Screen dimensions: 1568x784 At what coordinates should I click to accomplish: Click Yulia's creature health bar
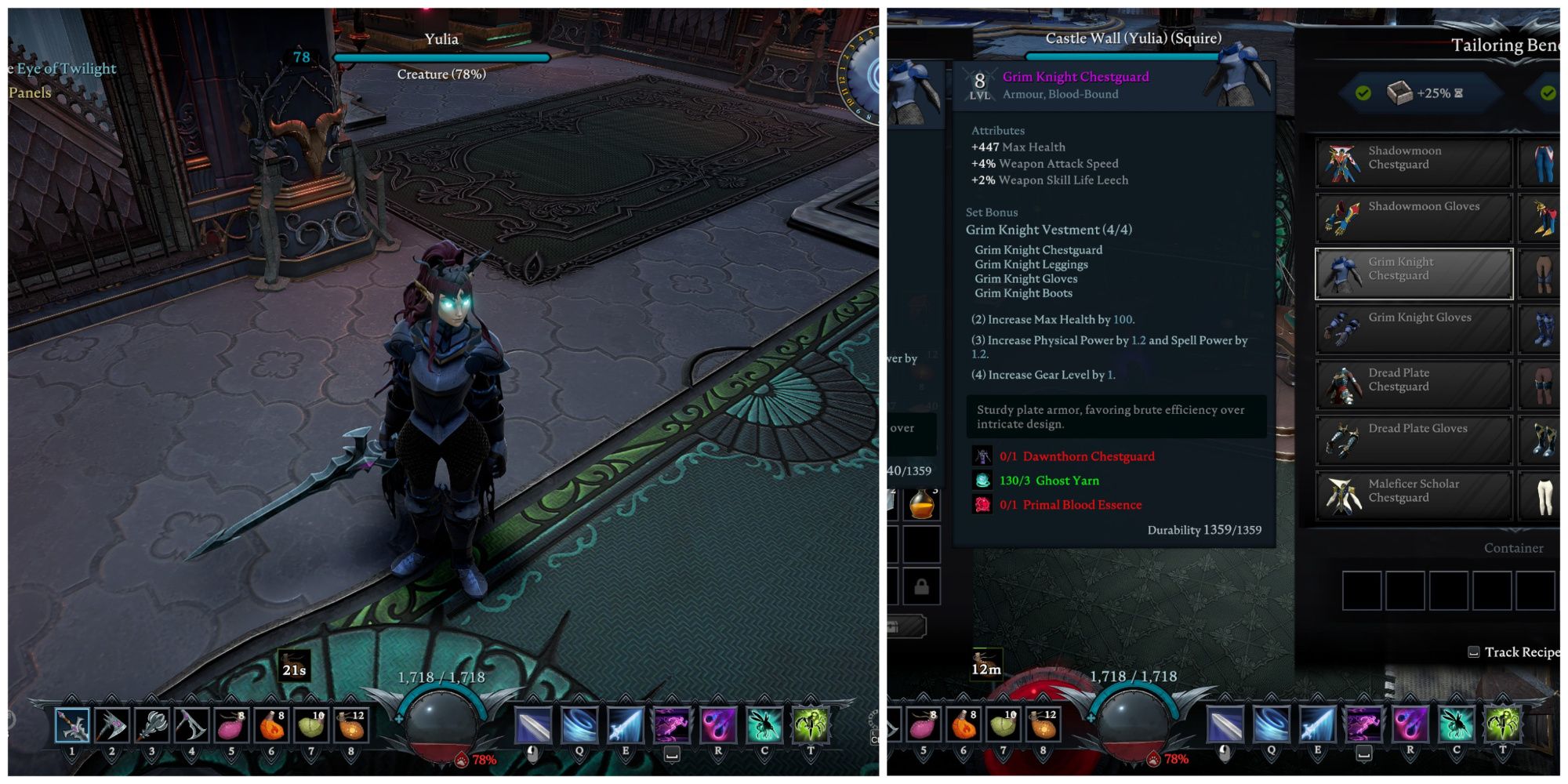click(x=443, y=56)
